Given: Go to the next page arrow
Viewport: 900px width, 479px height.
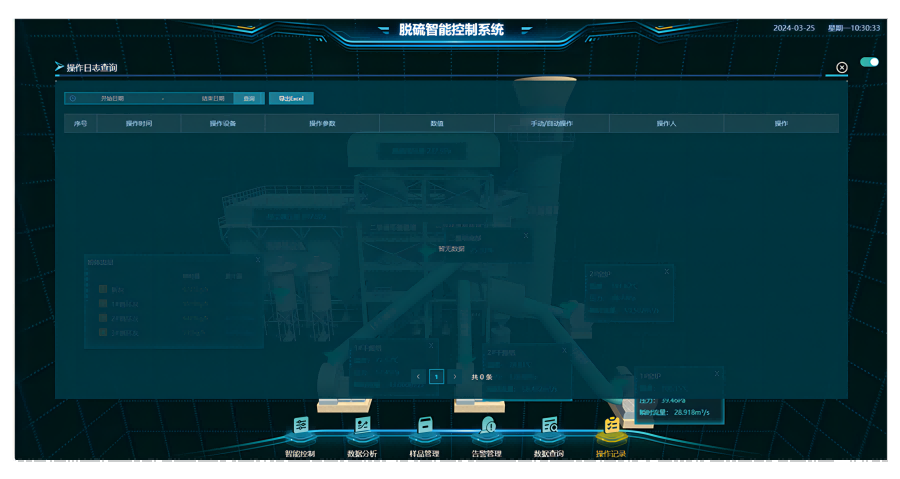Looking at the screenshot, I should [455, 377].
